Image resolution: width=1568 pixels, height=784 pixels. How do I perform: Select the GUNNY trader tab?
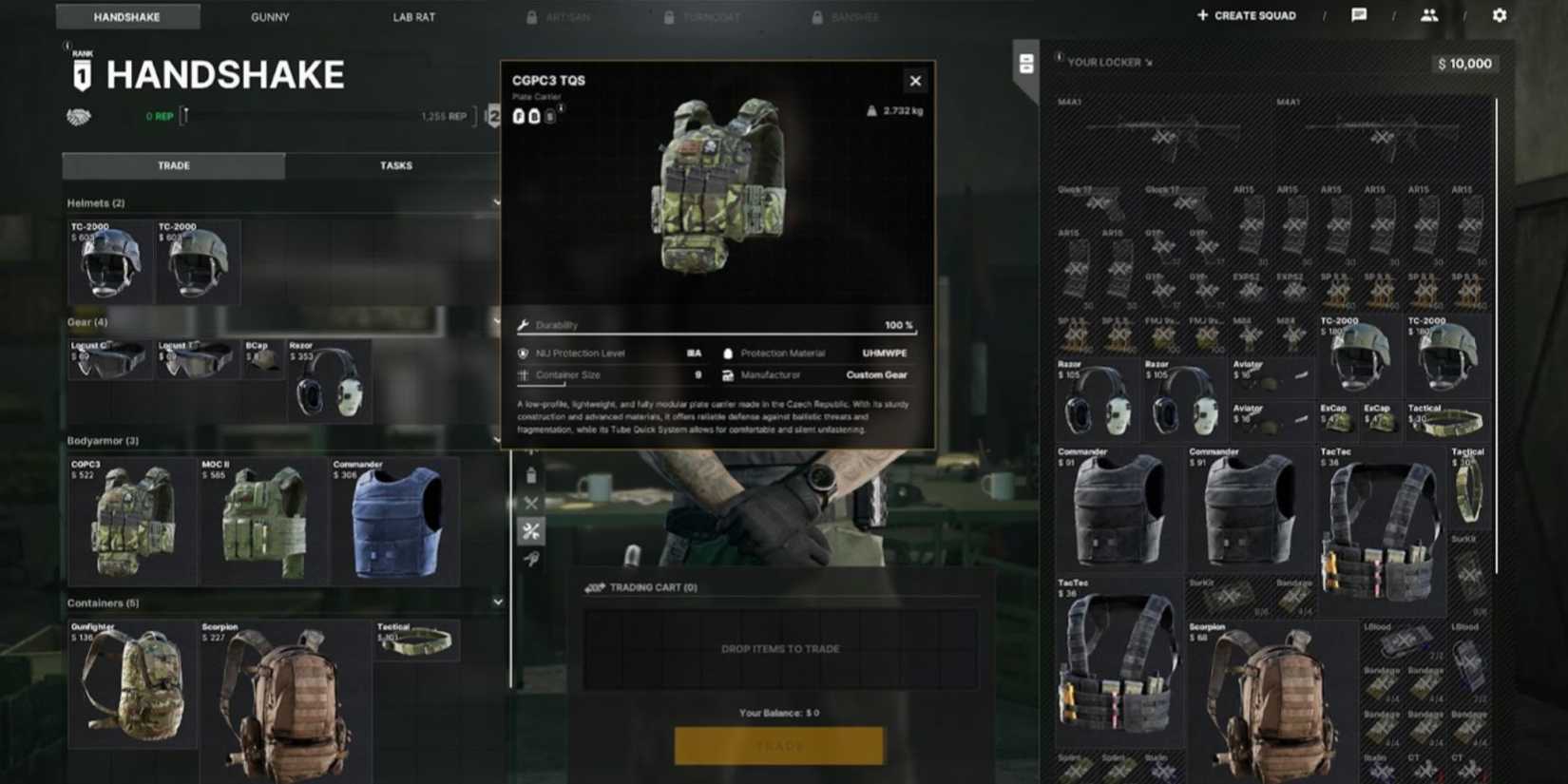pyautogui.click(x=268, y=16)
